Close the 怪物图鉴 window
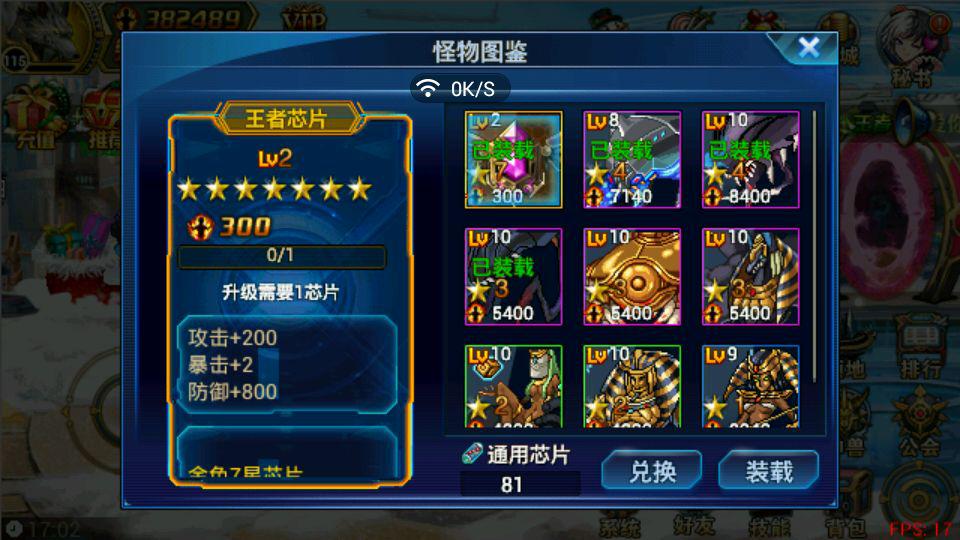The height and width of the screenshot is (540, 960). click(808, 47)
